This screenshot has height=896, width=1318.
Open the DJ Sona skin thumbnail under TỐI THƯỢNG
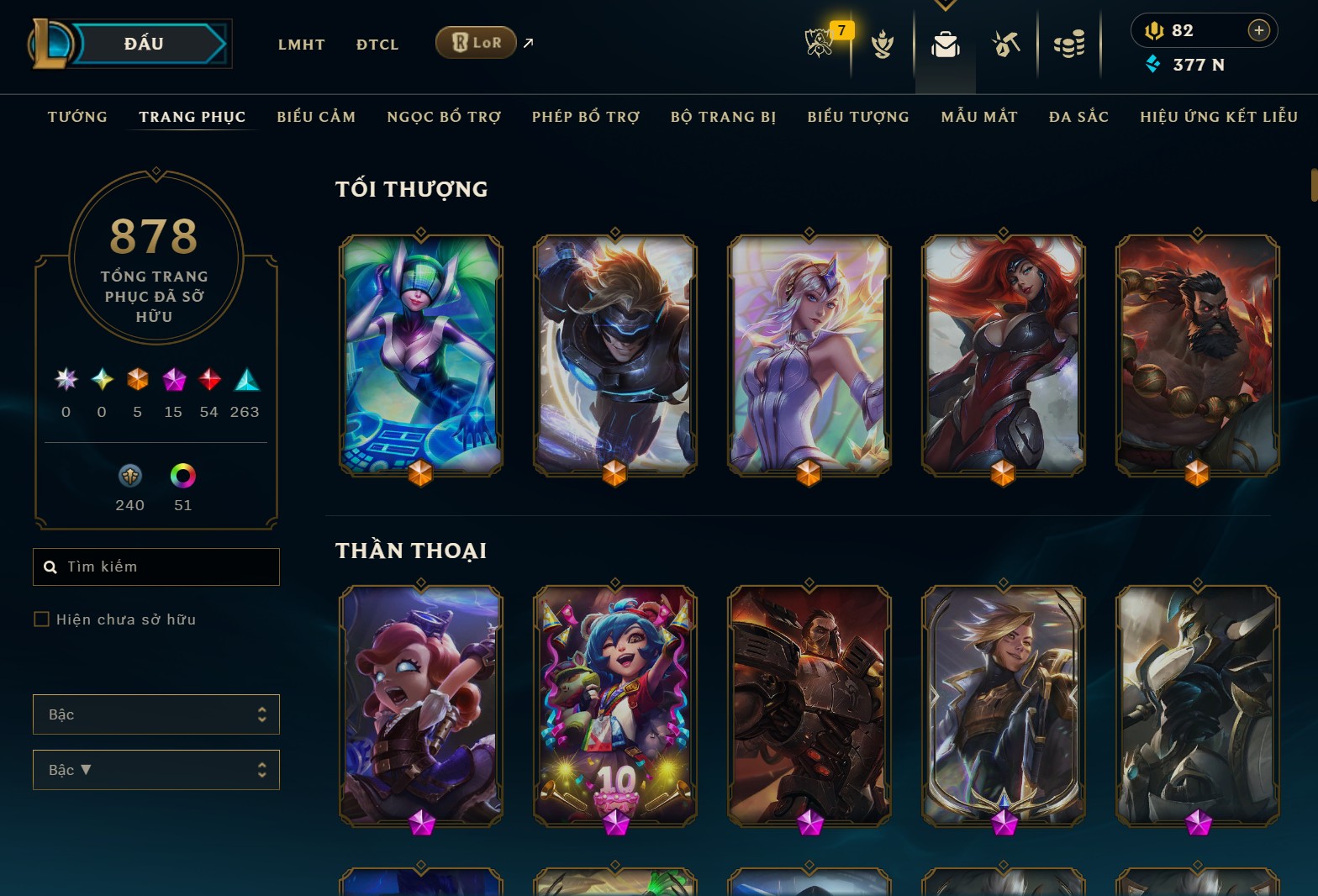(x=420, y=355)
